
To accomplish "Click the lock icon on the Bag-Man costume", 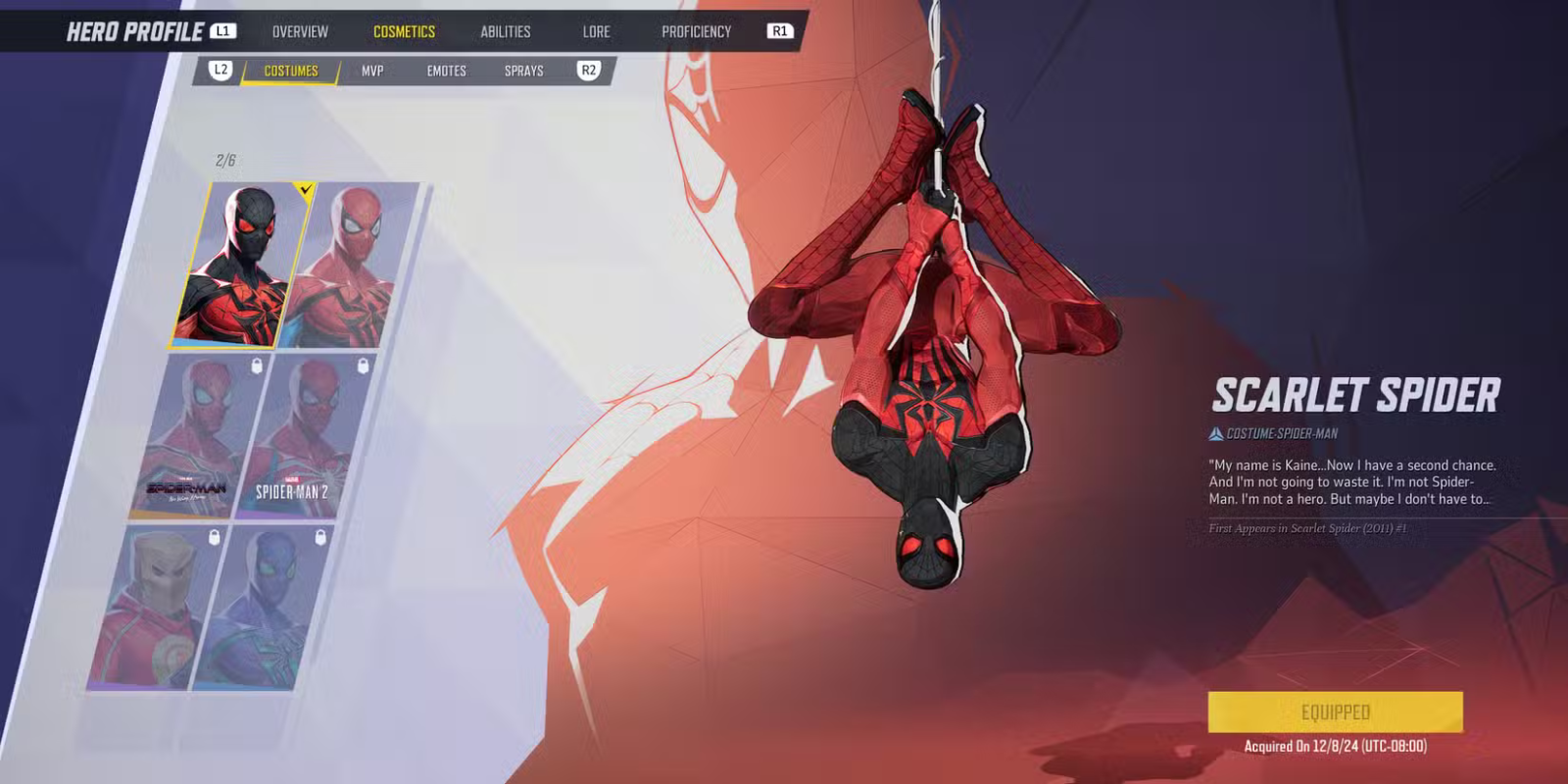I will pyautogui.click(x=214, y=539).
